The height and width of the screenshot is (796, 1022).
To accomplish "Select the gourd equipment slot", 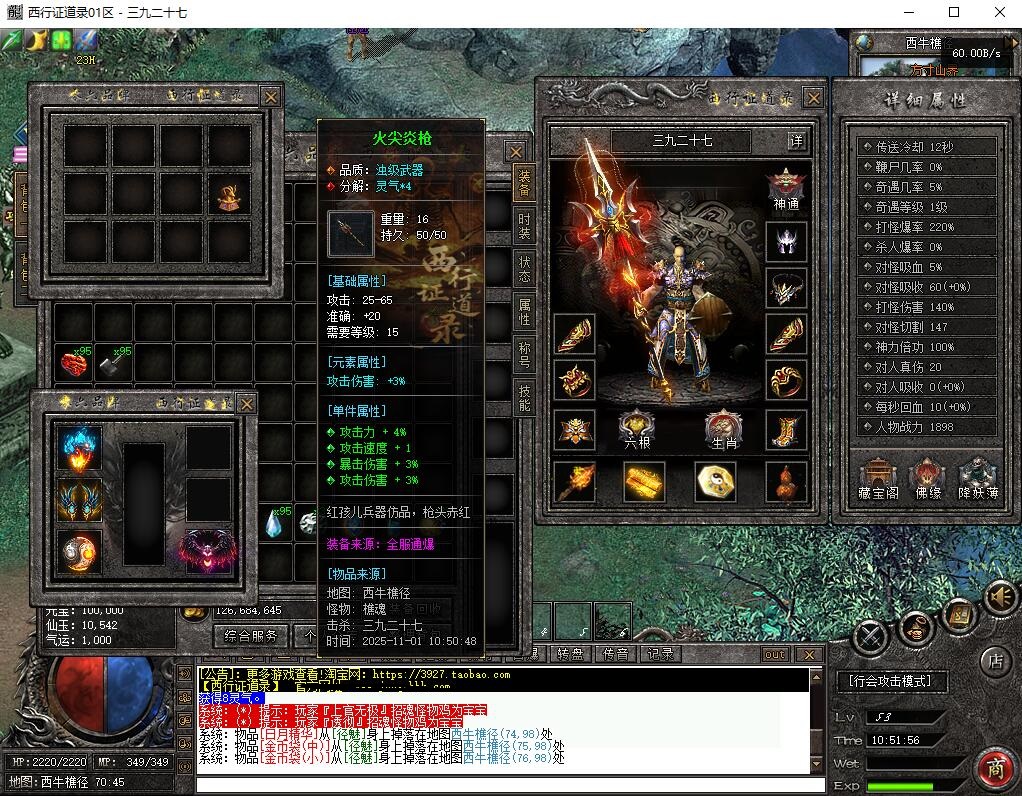I will click(786, 482).
